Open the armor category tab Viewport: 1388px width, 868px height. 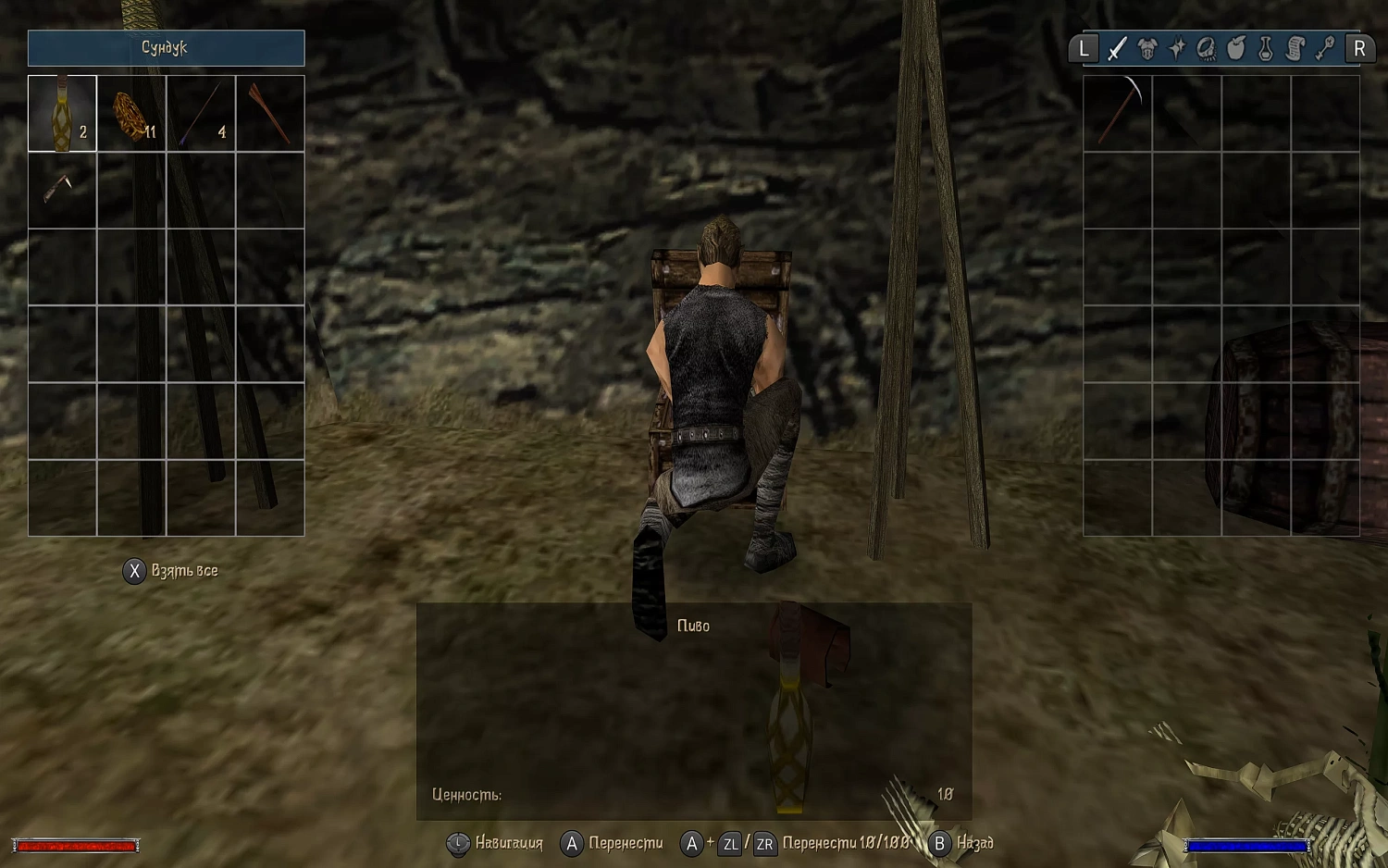point(1147,48)
